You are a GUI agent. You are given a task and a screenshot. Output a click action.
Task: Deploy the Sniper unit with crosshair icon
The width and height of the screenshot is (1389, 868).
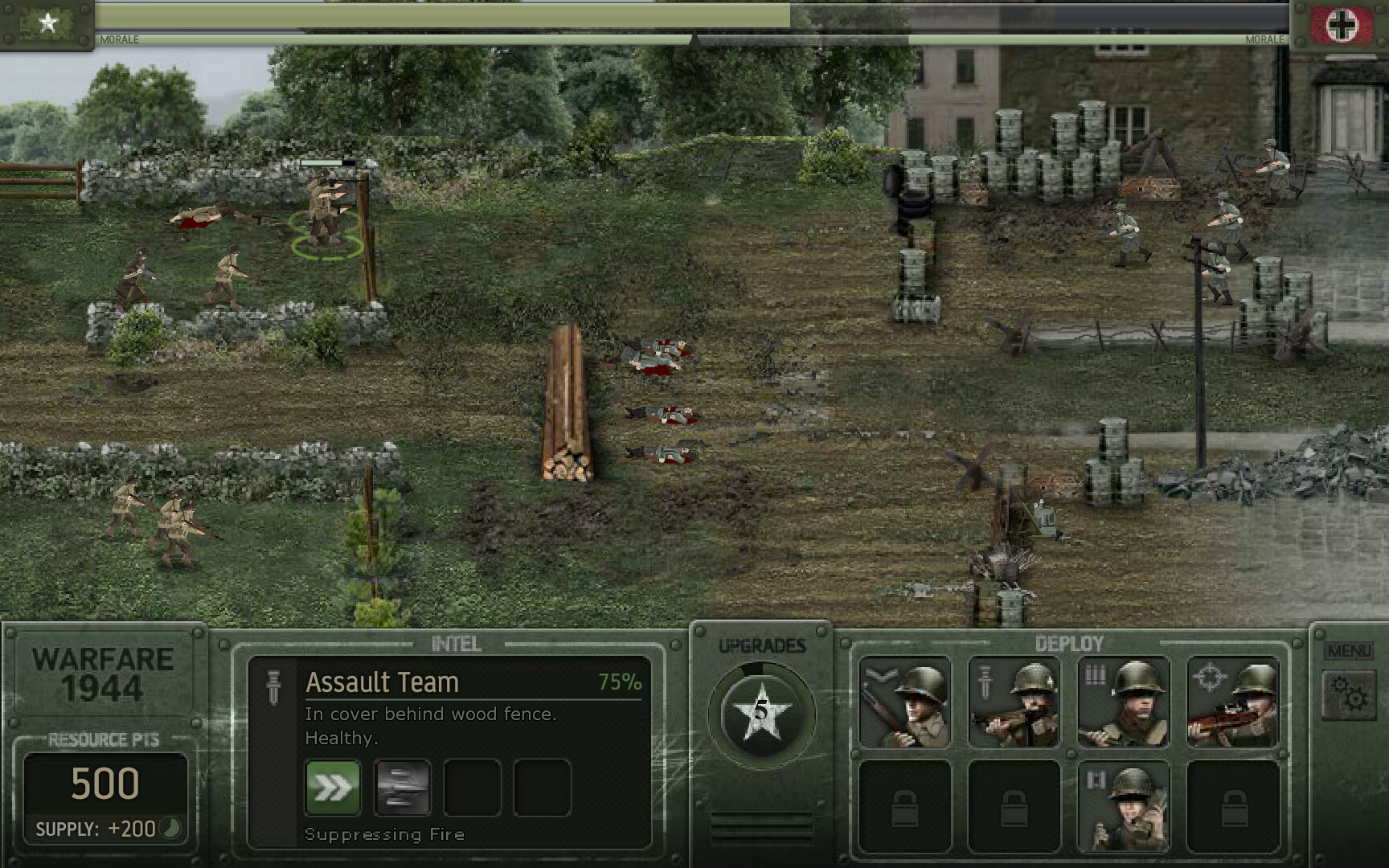1231,701
